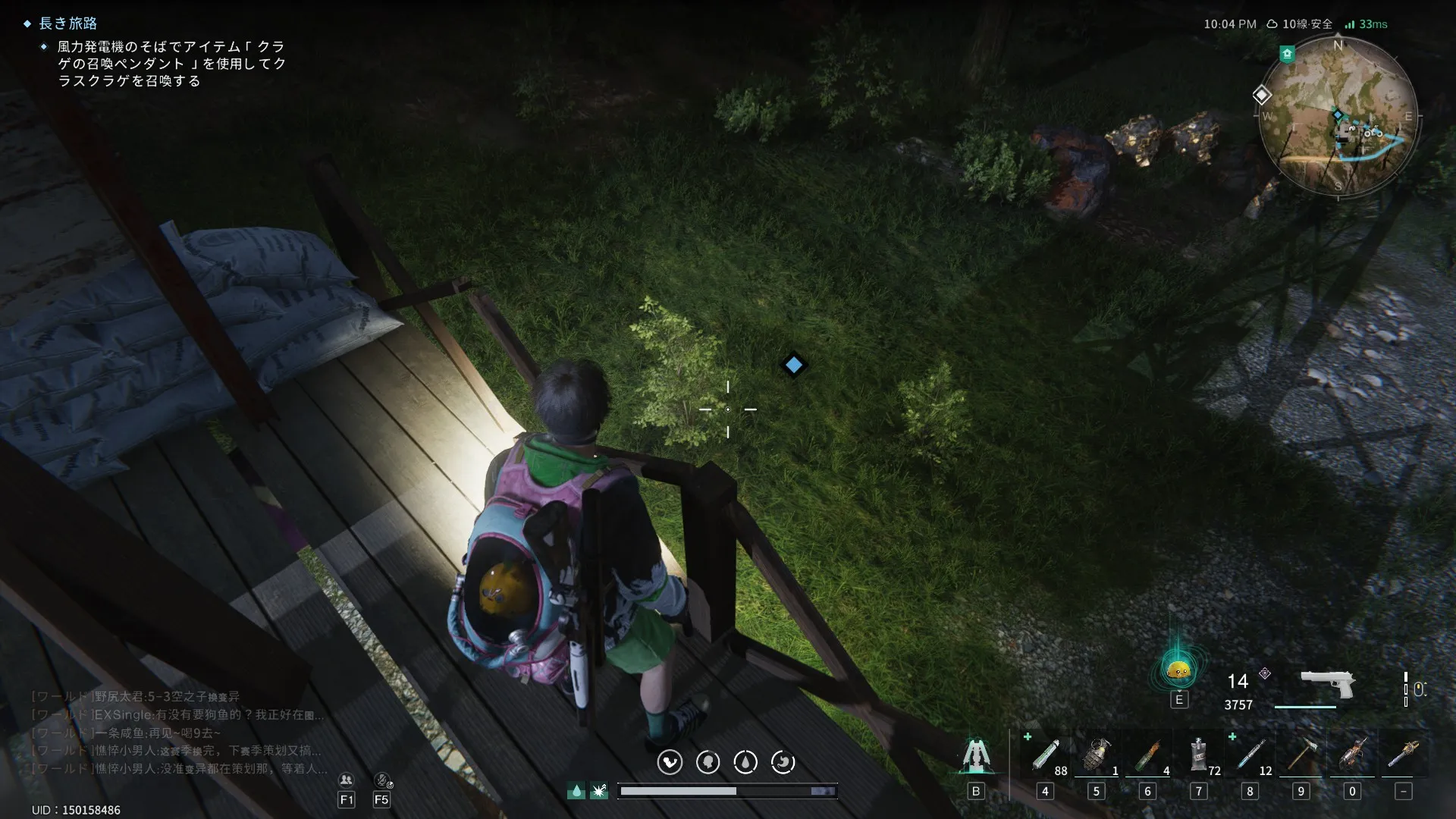The image size is (1456, 819).
Task: Toggle the muted microphone icon
Action: pos(382,780)
